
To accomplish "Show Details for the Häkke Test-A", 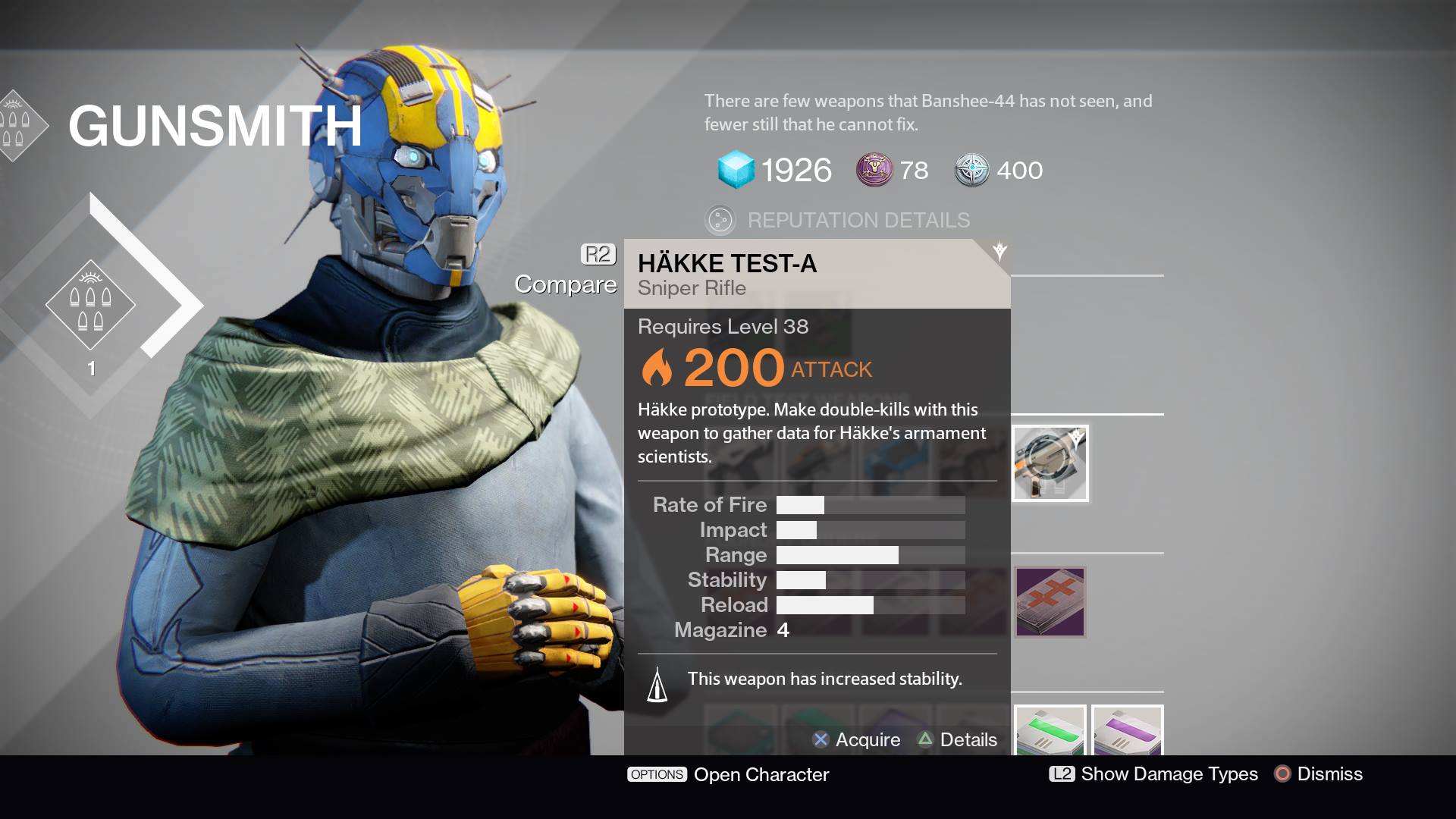I will 957,739.
